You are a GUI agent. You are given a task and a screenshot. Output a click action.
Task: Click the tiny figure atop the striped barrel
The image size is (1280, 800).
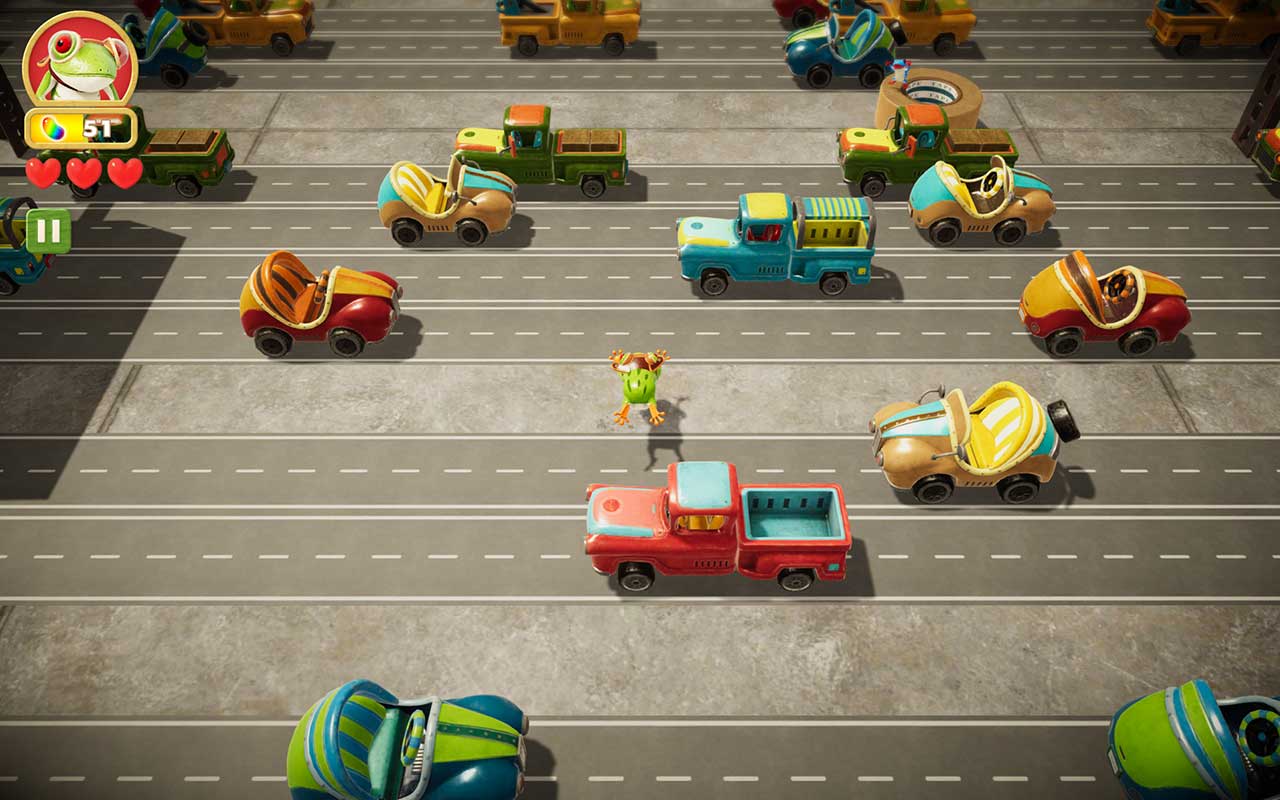point(899,72)
